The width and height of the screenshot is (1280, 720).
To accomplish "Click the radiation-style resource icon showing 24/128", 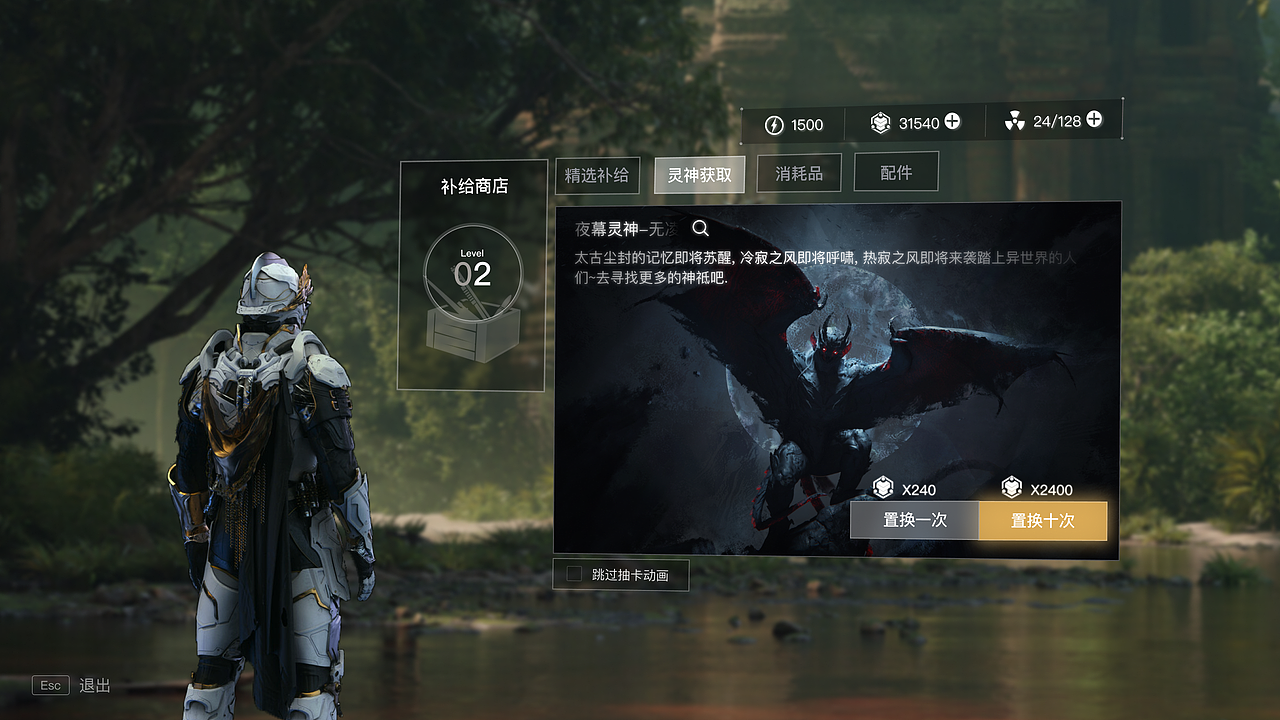I will coord(1013,122).
